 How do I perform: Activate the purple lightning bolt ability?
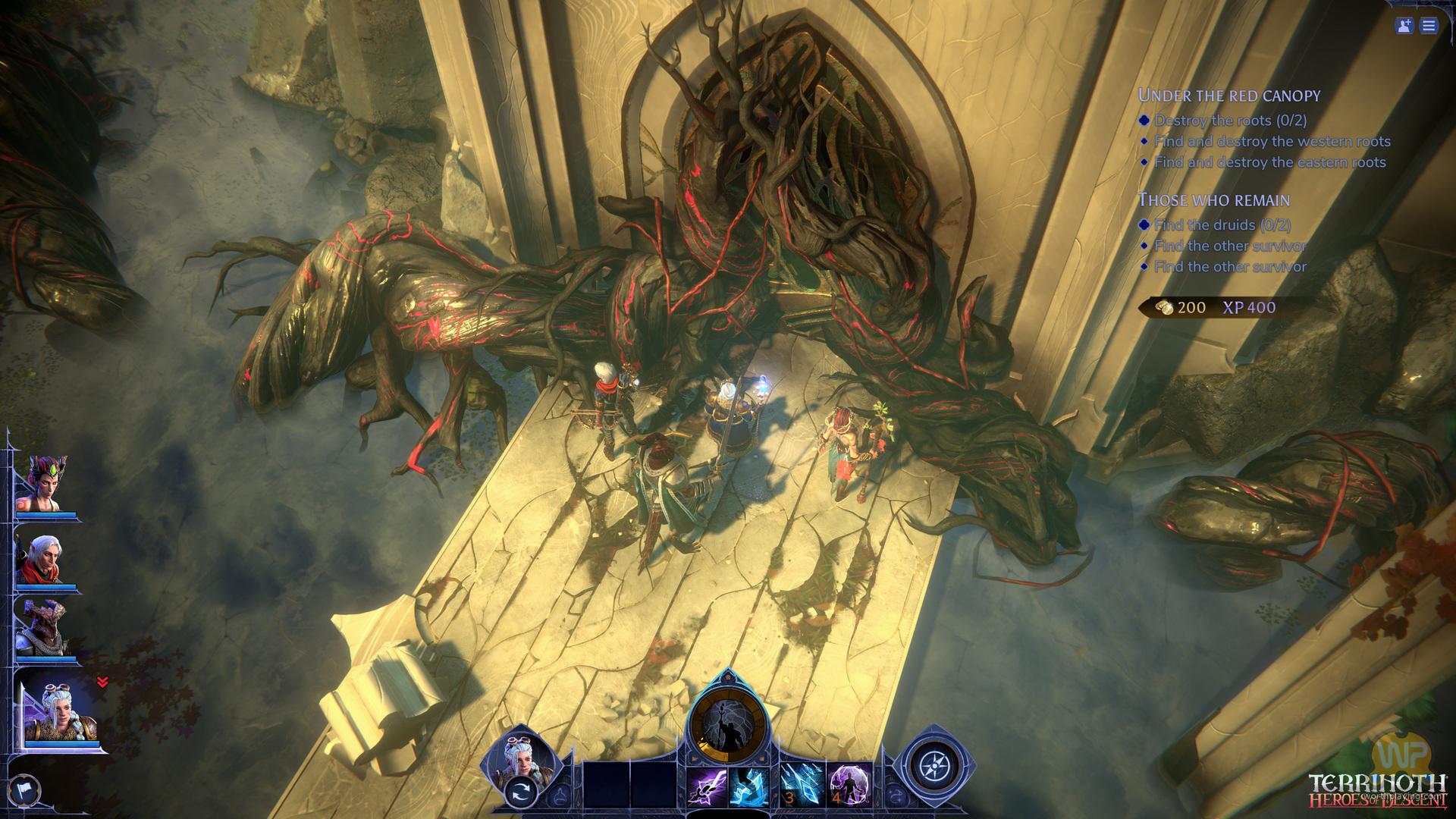[706, 786]
